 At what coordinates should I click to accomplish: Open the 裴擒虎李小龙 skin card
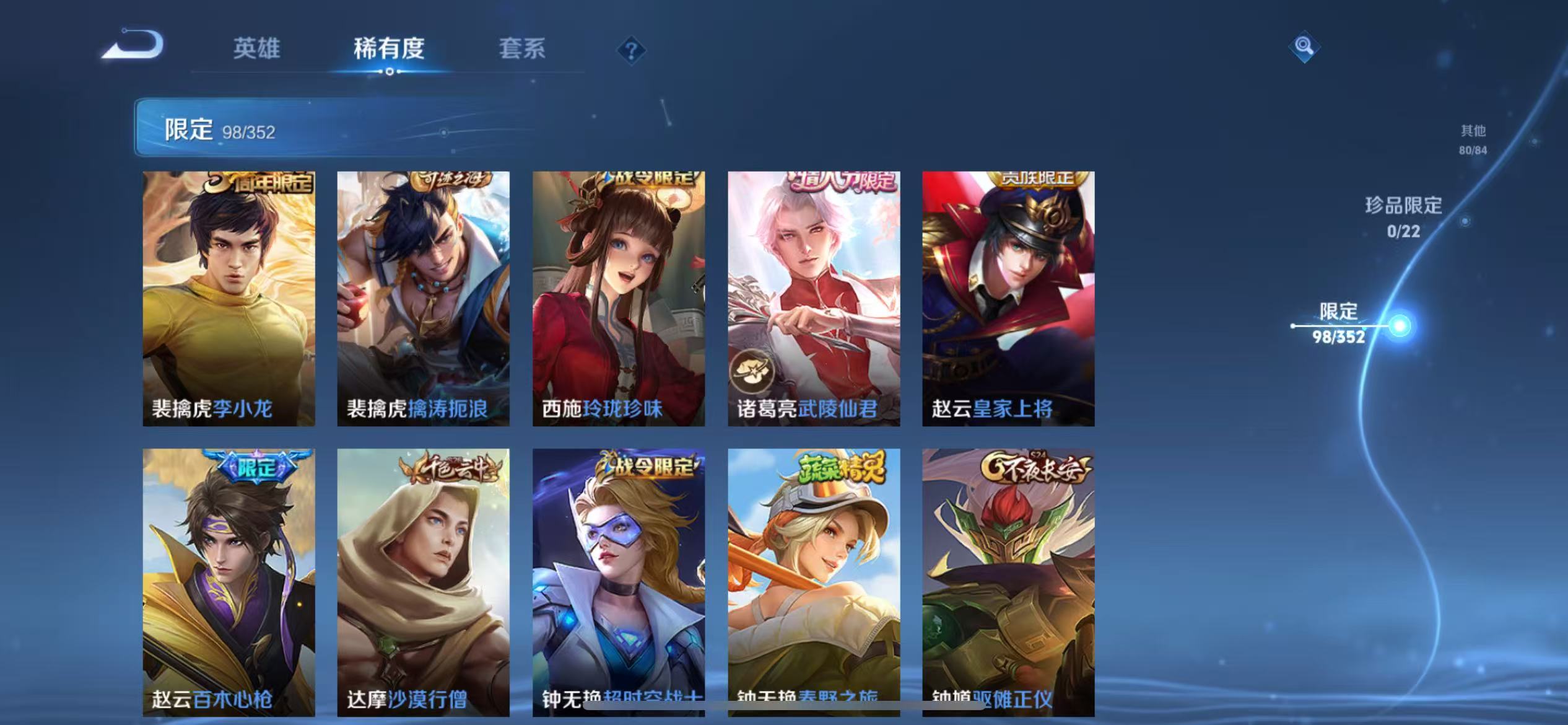coord(229,297)
